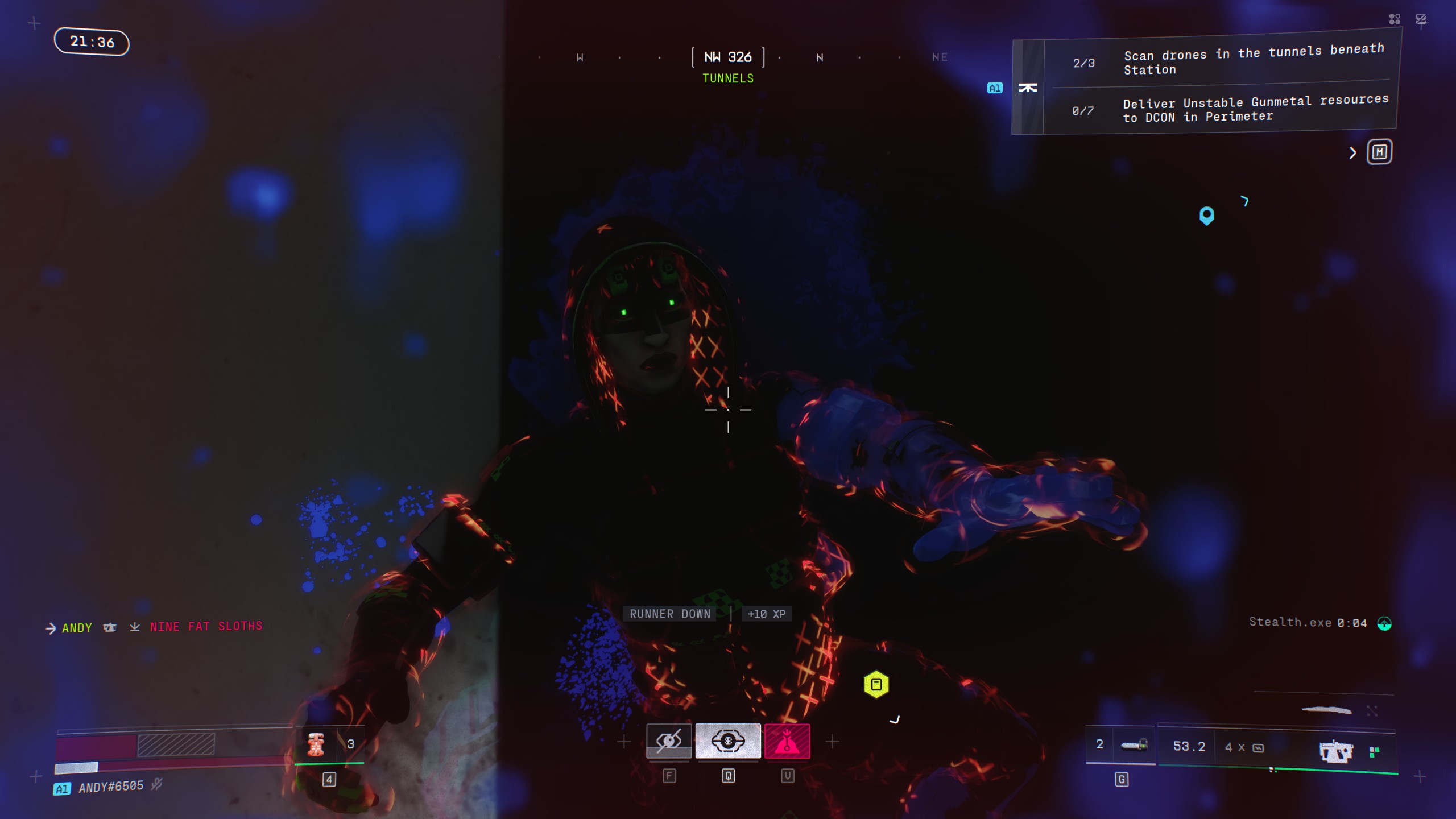
Task: Select the TUNNELS location label
Action: coord(728,78)
